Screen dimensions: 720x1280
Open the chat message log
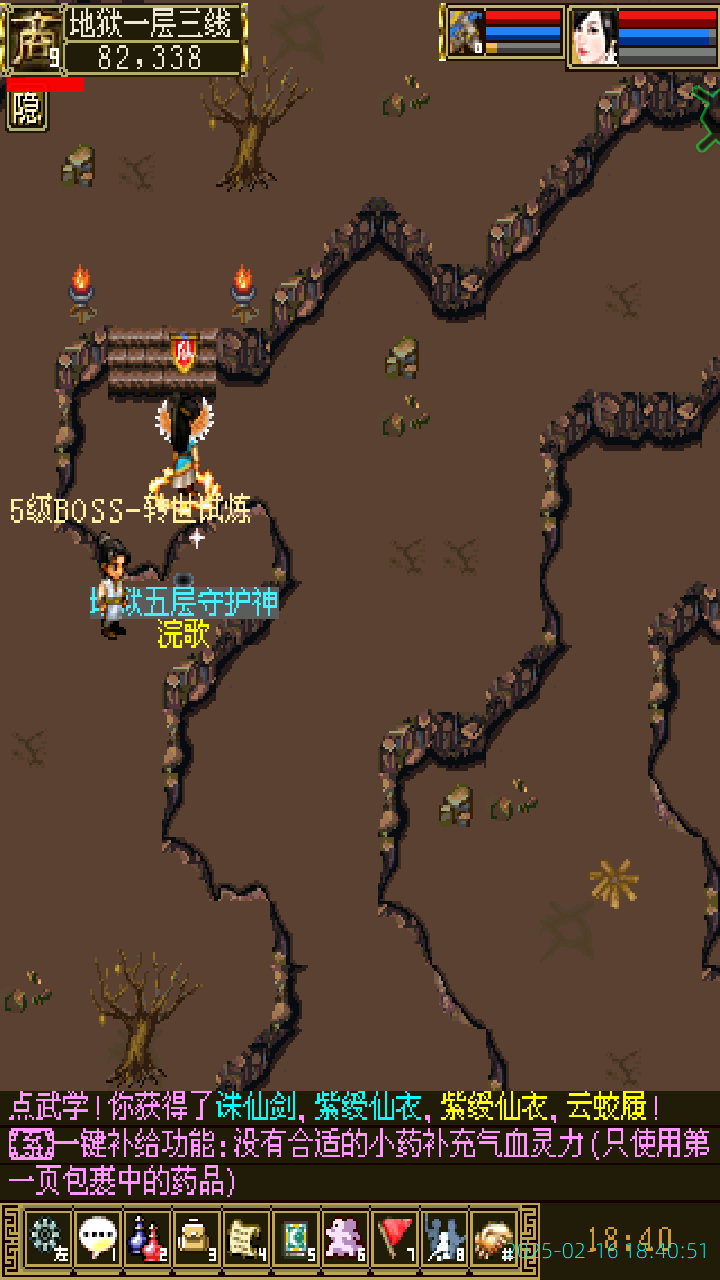pos(360,1144)
